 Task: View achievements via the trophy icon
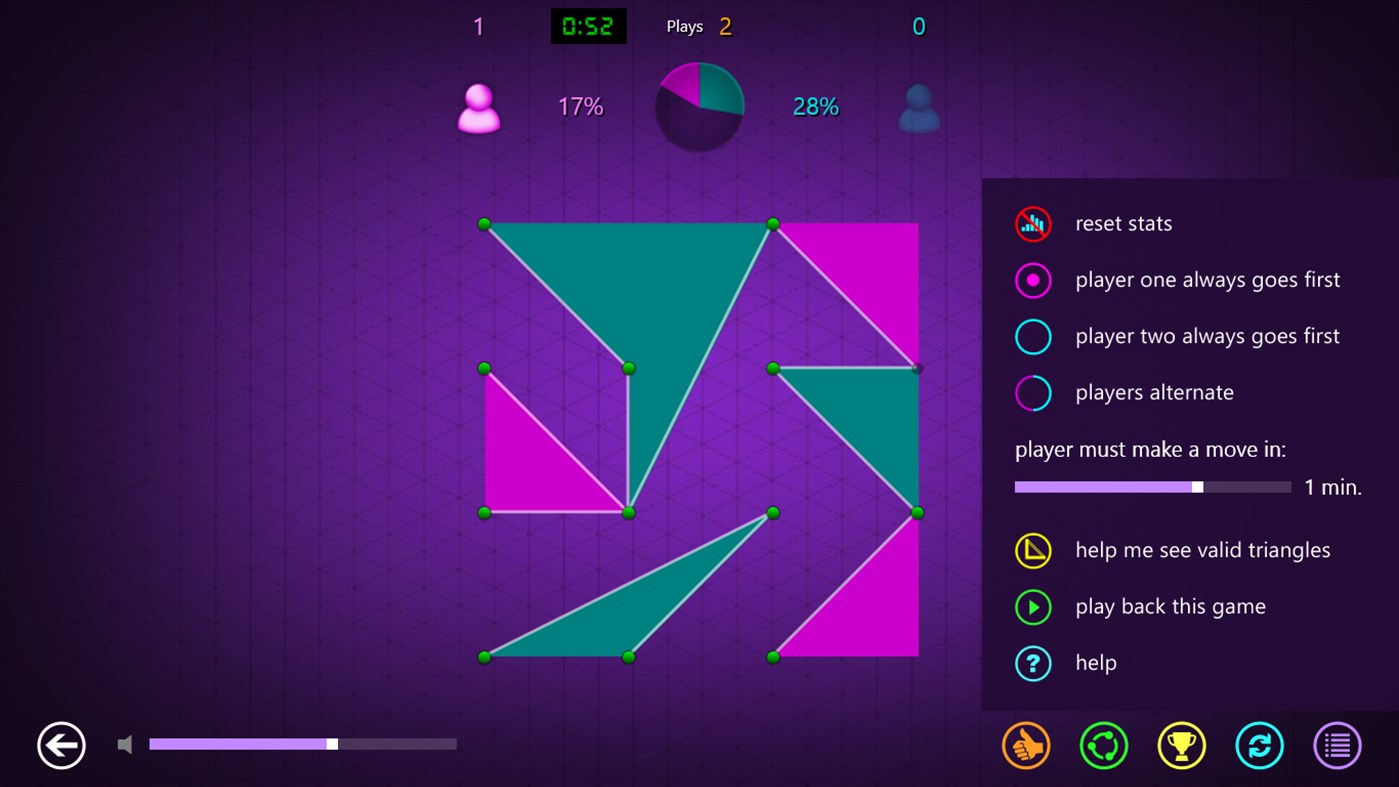(x=1181, y=745)
